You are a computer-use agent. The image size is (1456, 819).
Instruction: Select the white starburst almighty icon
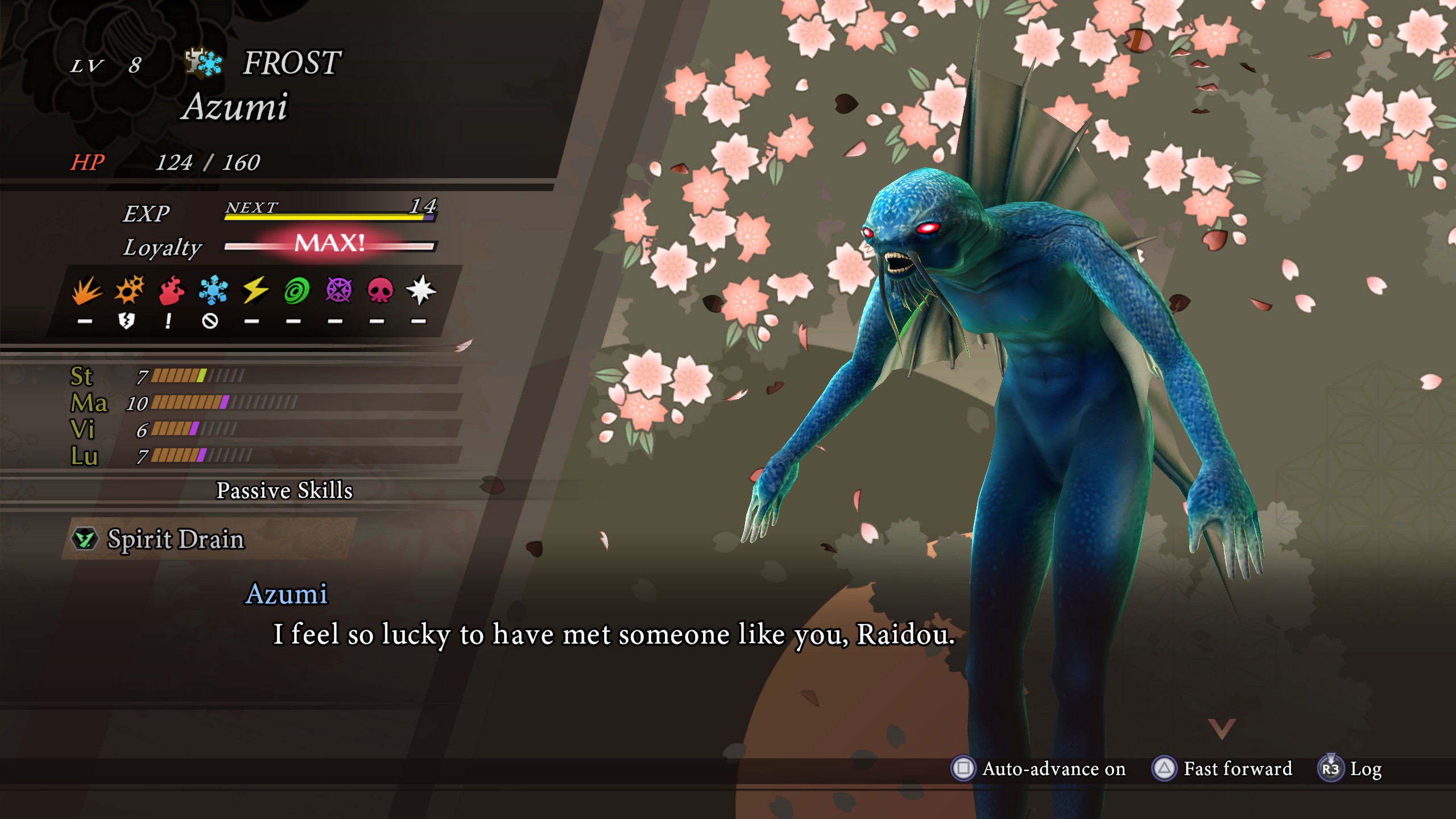click(421, 291)
